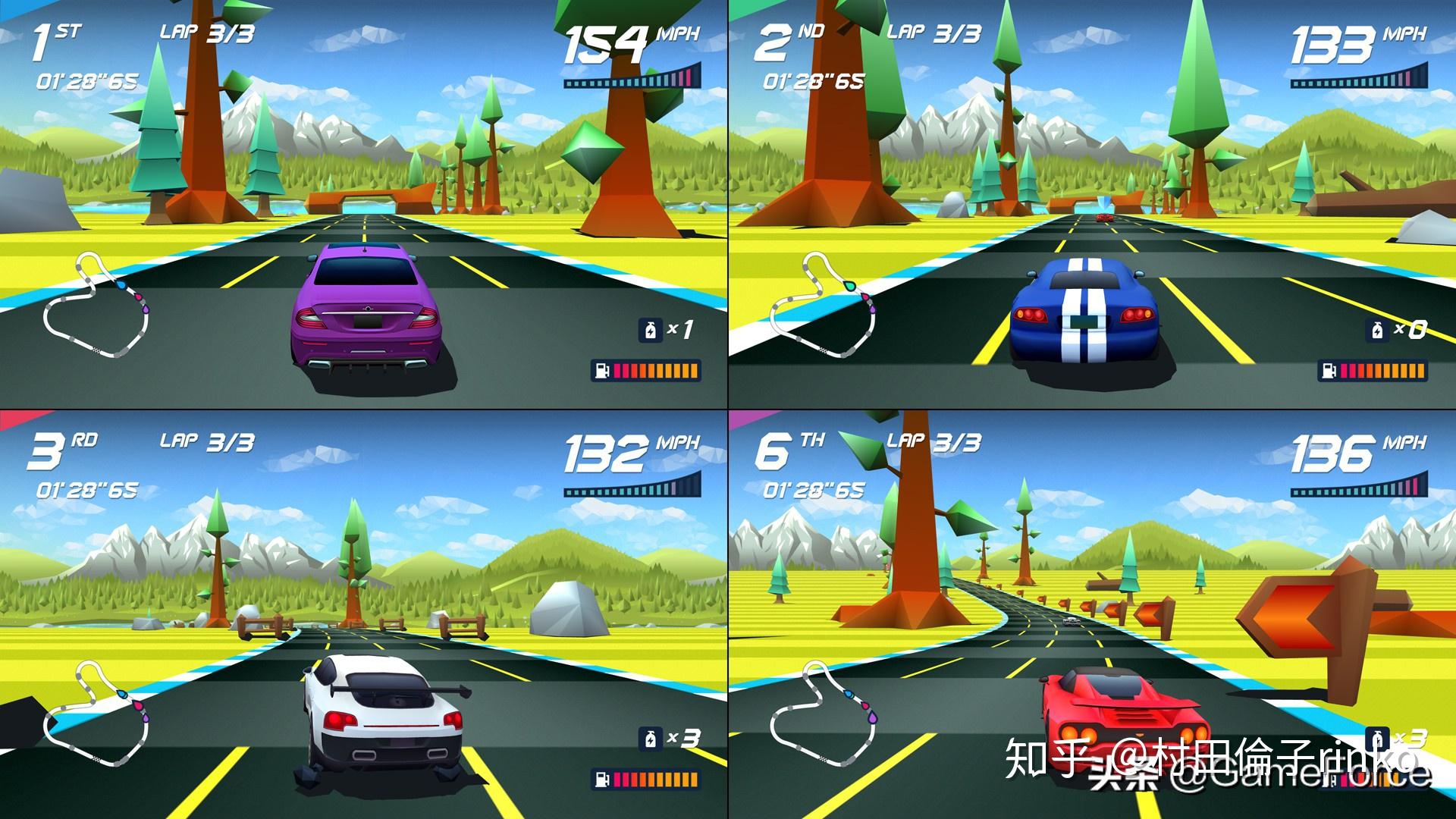
Task: Select the track minimap in the white car's view
Action: point(96,714)
